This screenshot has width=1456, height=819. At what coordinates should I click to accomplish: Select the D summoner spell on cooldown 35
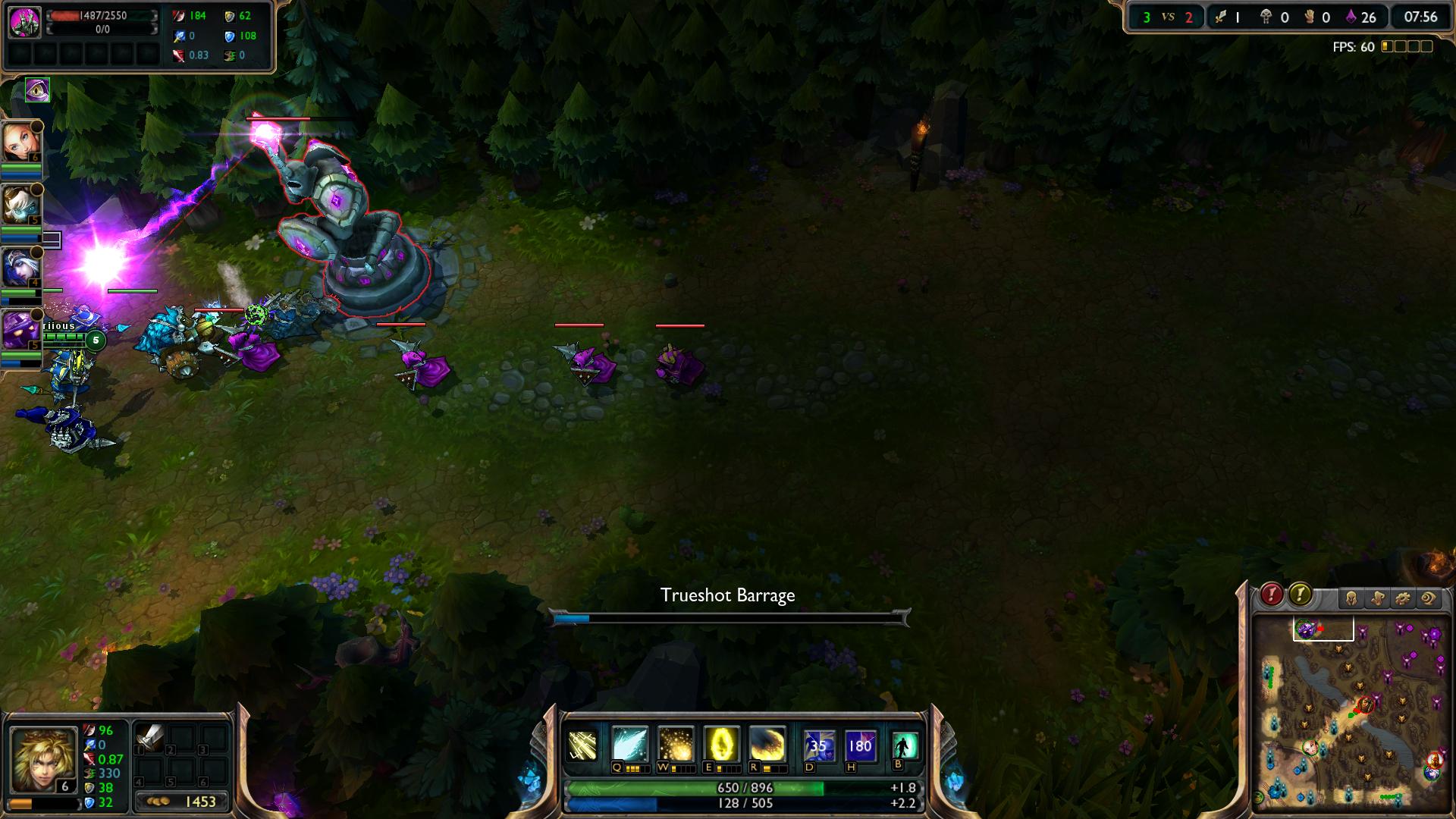(819, 745)
